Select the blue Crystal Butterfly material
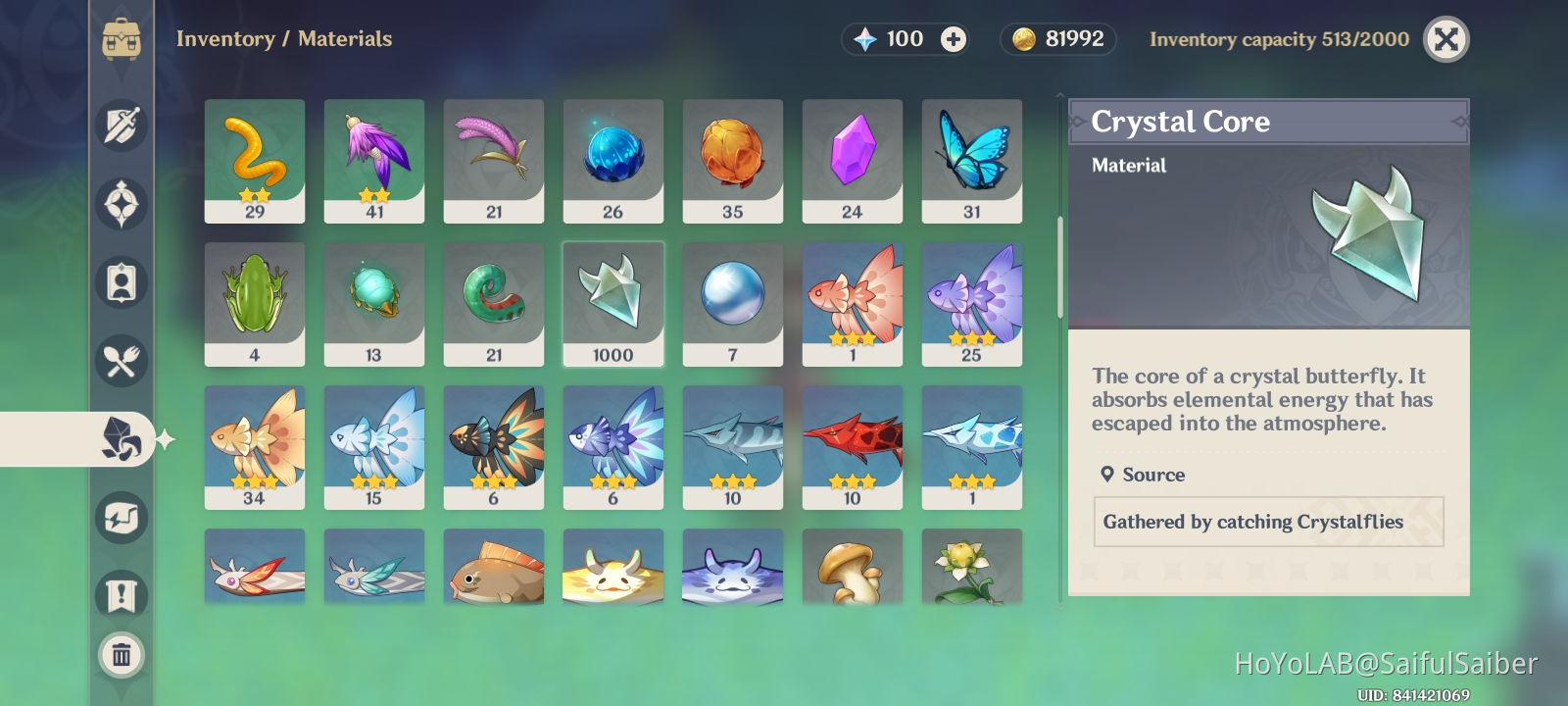This screenshot has width=1568, height=706. point(971,160)
